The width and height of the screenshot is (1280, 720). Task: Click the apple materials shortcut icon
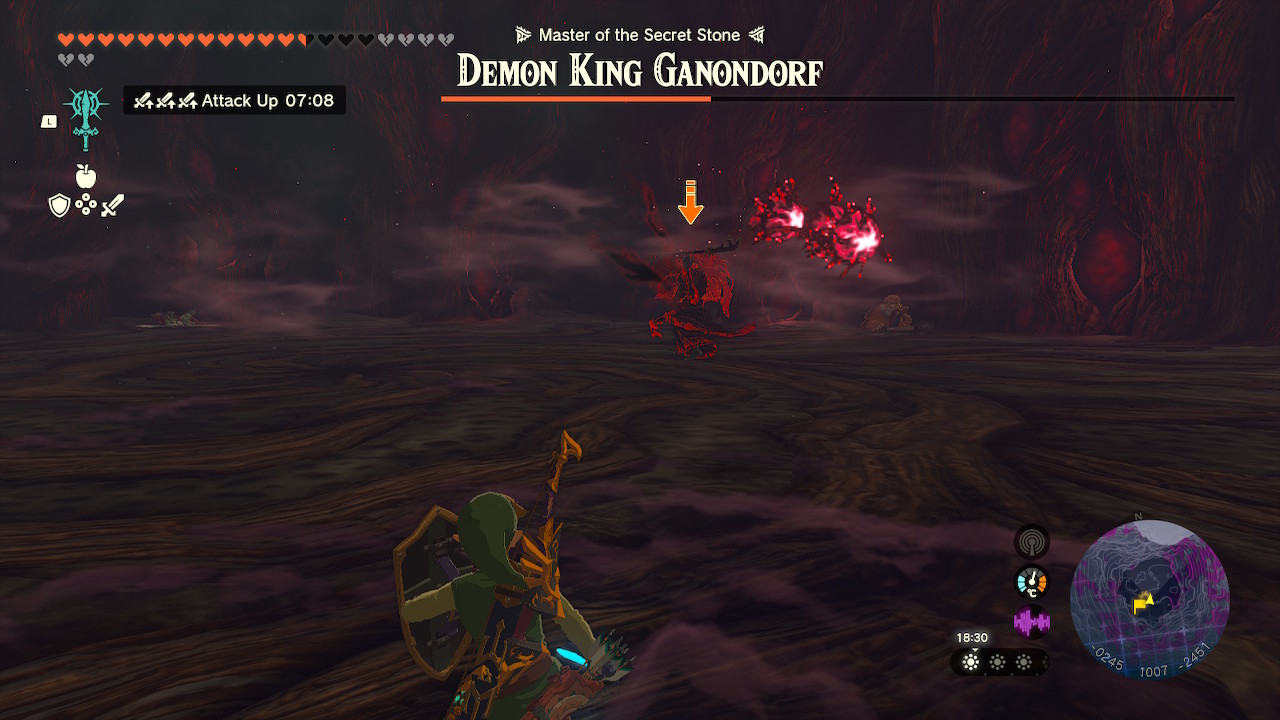(x=86, y=177)
